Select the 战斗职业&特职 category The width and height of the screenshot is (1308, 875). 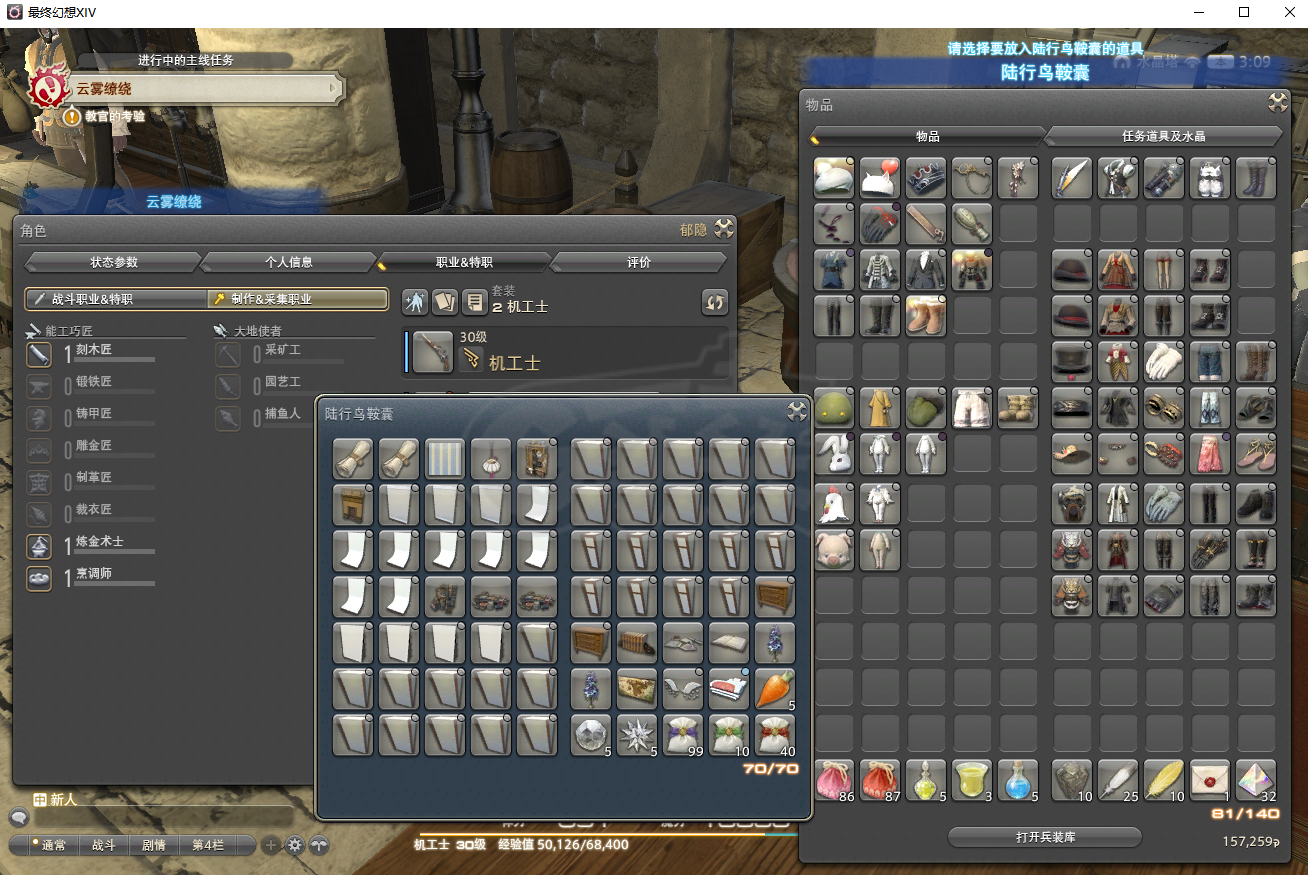(x=115, y=299)
